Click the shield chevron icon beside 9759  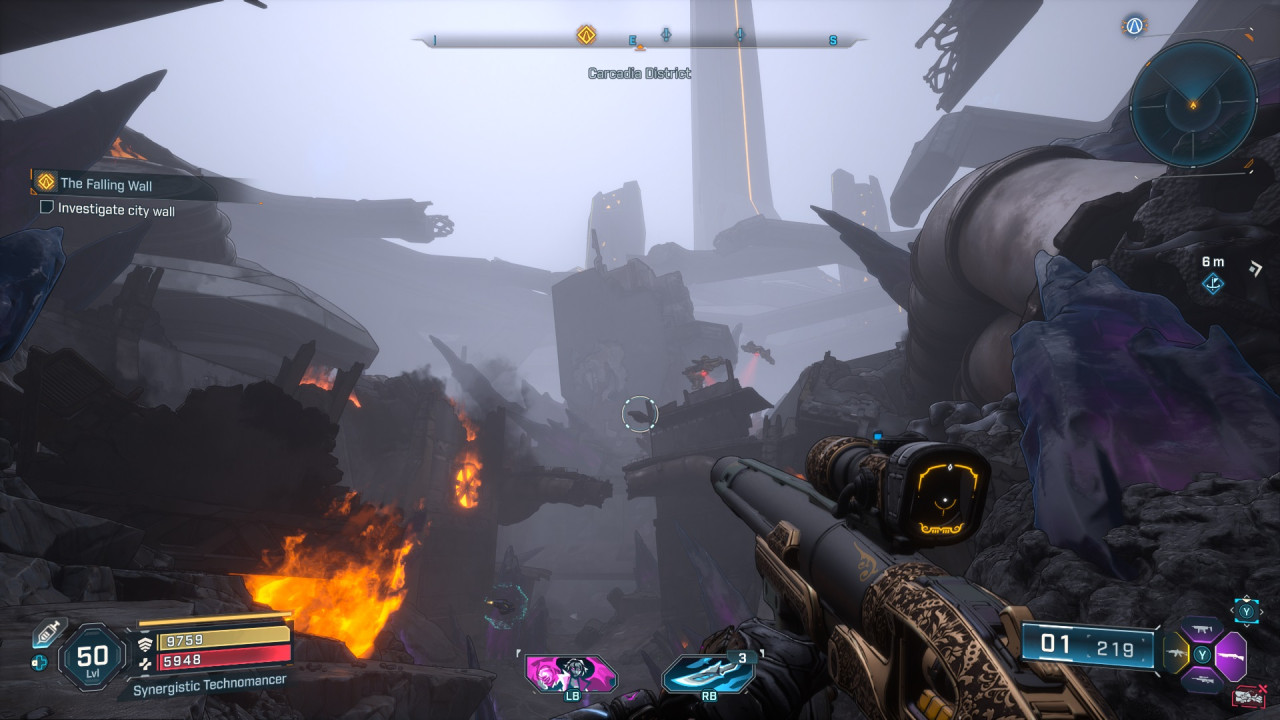point(146,644)
